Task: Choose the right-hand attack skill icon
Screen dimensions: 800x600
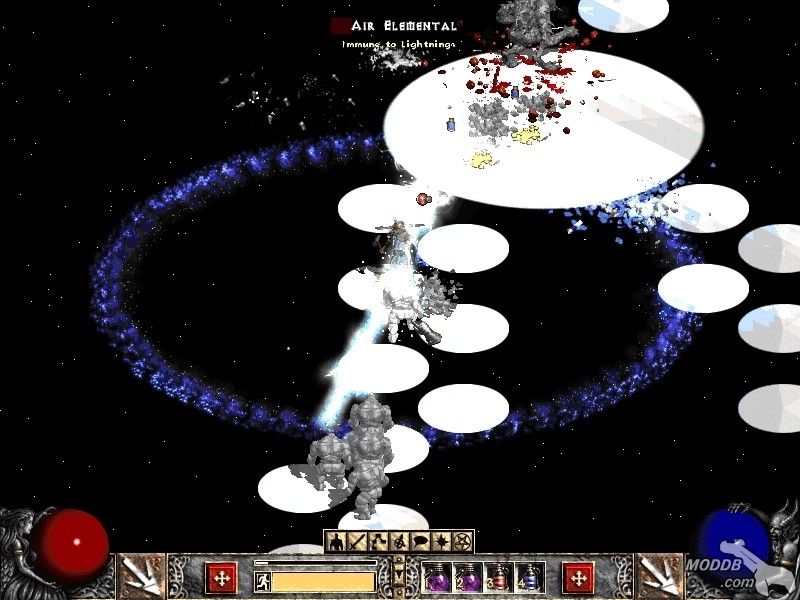Action: 659,577
